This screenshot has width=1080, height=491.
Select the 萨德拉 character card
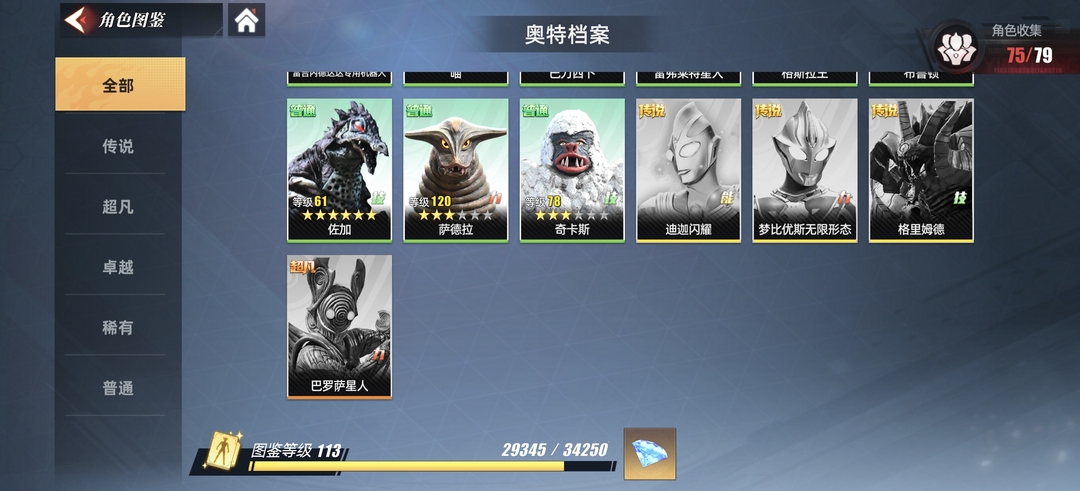[x=456, y=169]
